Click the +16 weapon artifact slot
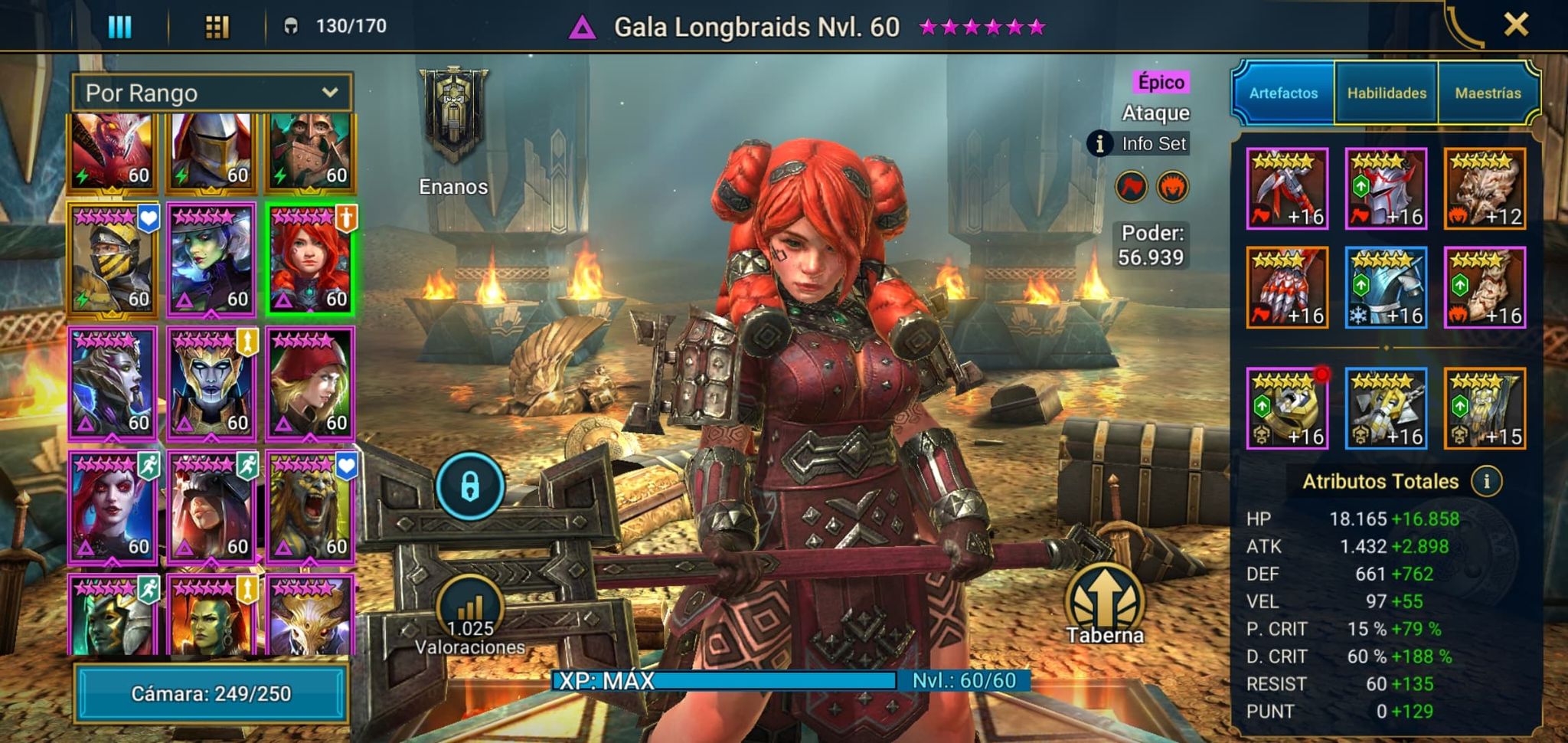 pos(1287,188)
